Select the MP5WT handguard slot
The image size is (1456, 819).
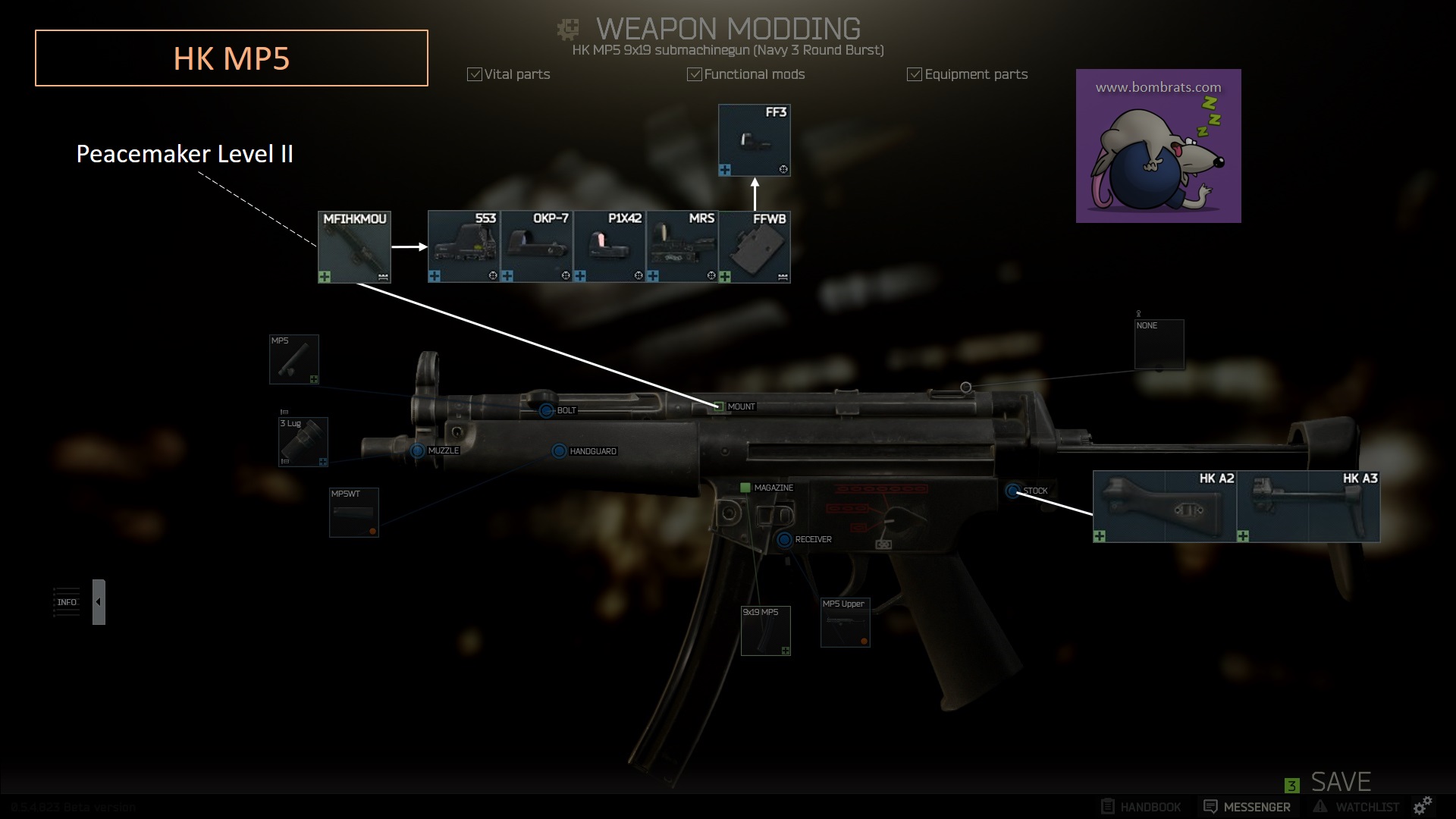click(354, 513)
